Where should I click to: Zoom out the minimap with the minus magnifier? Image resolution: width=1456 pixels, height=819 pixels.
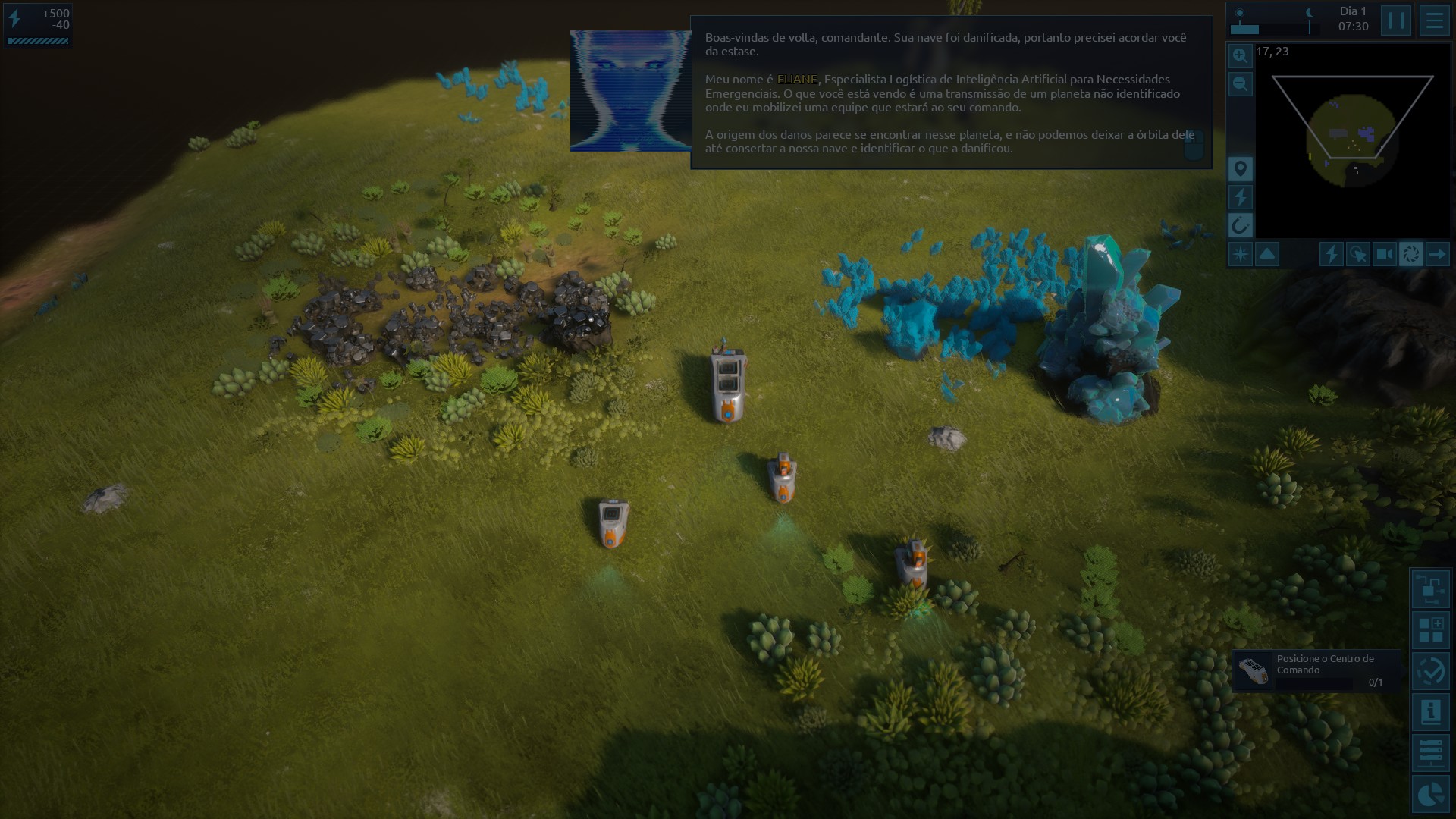(1240, 83)
